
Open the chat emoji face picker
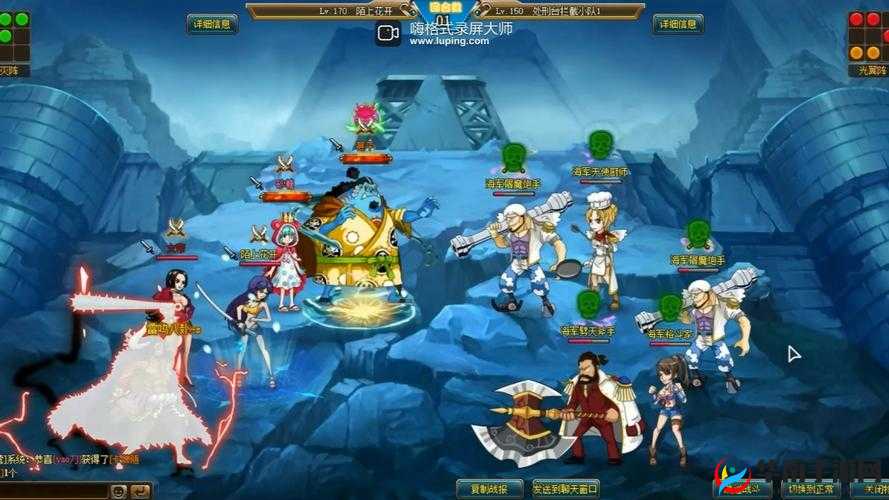tap(118, 491)
